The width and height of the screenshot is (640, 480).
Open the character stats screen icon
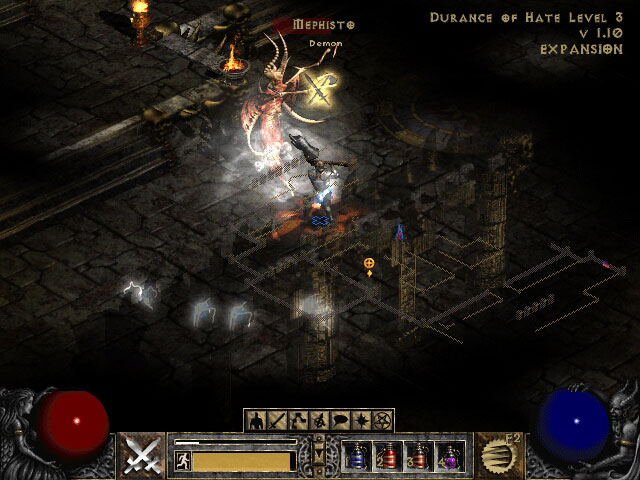pos(256,421)
